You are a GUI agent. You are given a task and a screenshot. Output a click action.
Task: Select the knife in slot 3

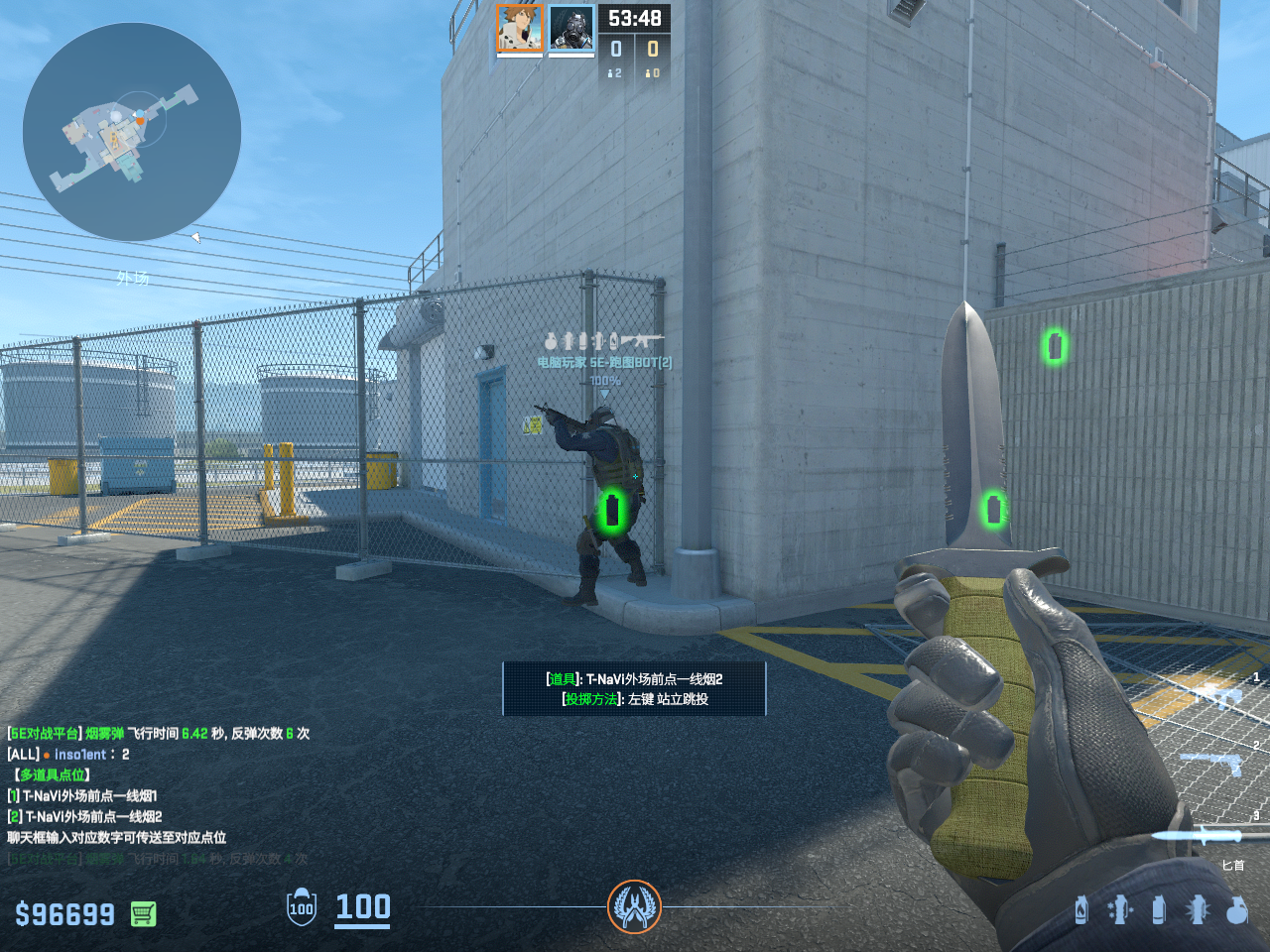(x=1206, y=835)
